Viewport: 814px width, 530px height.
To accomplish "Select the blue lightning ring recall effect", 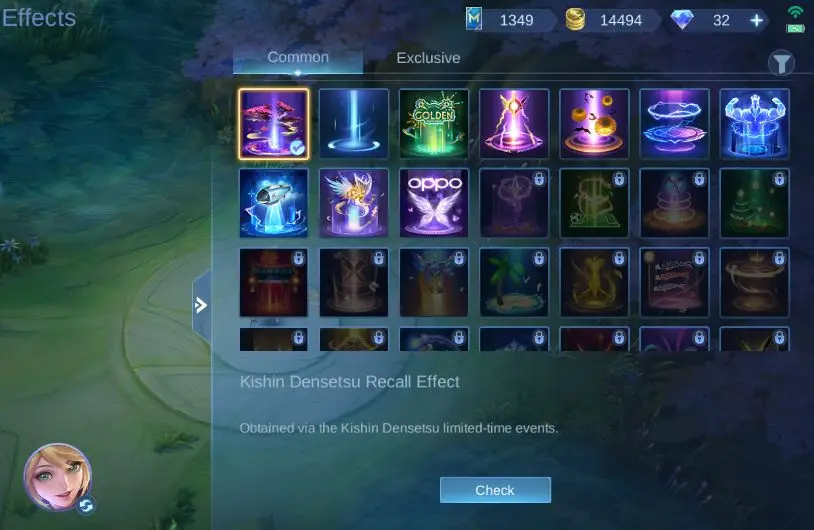I will tap(674, 124).
